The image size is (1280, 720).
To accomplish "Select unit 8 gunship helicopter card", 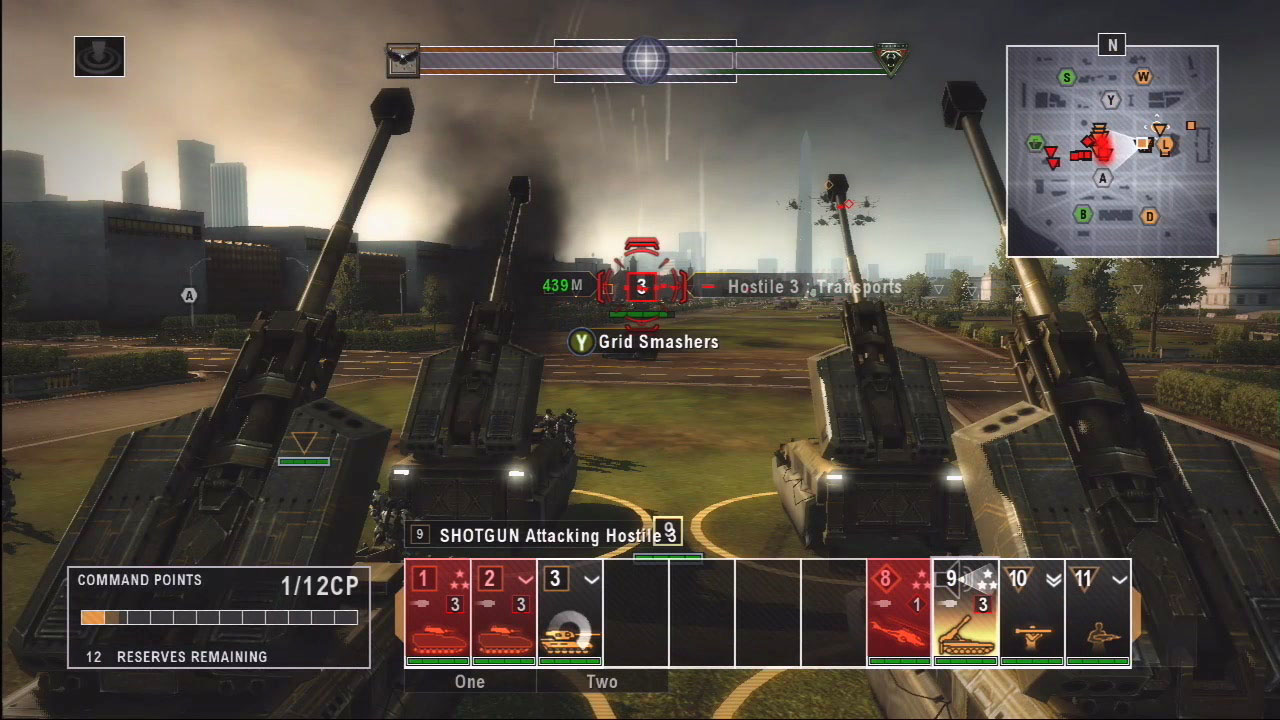I will click(899, 612).
